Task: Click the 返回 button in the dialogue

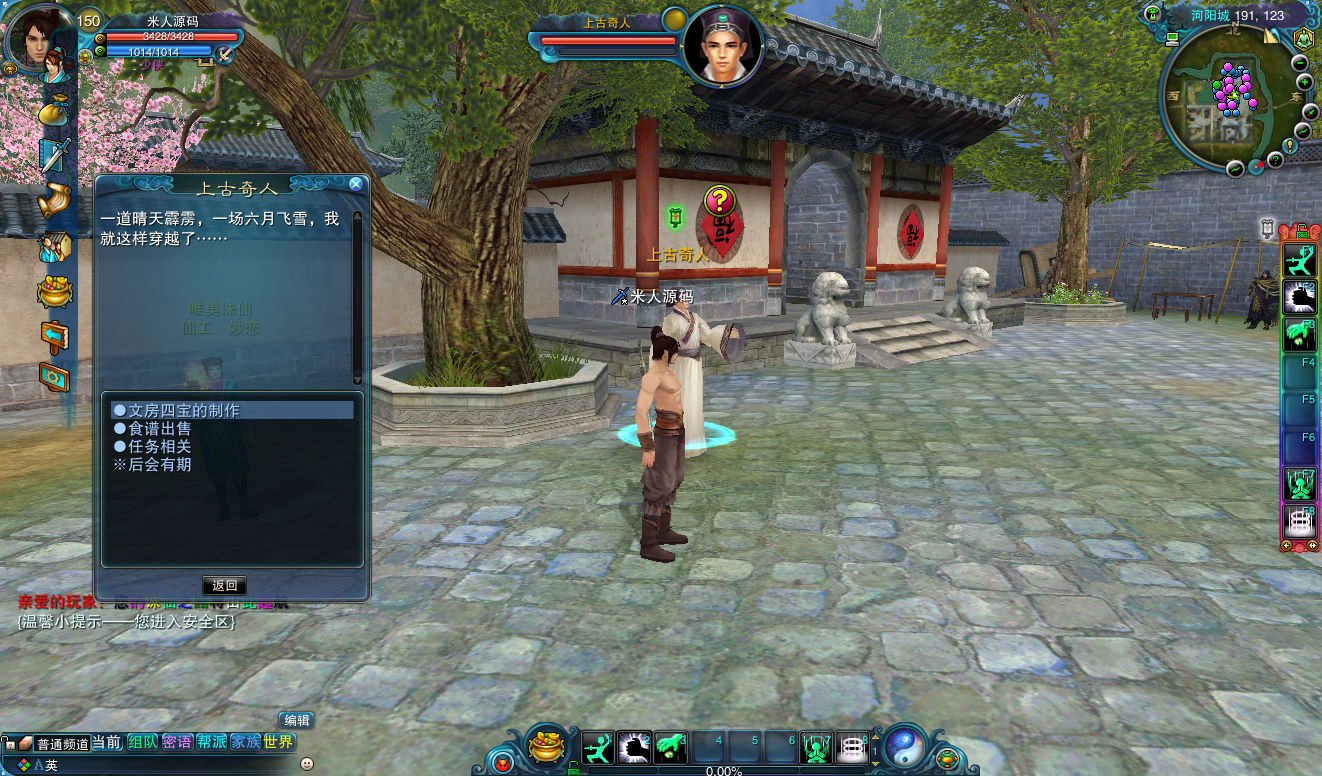Action: tap(224, 585)
